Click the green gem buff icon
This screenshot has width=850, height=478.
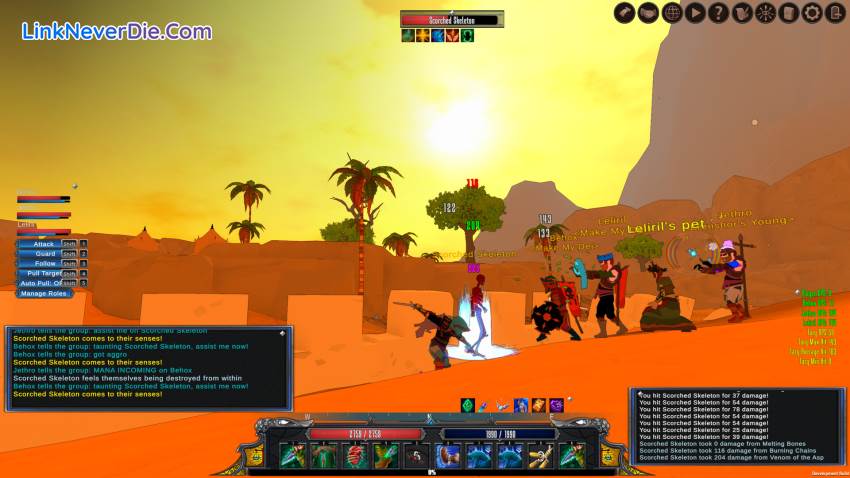pos(467,405)
